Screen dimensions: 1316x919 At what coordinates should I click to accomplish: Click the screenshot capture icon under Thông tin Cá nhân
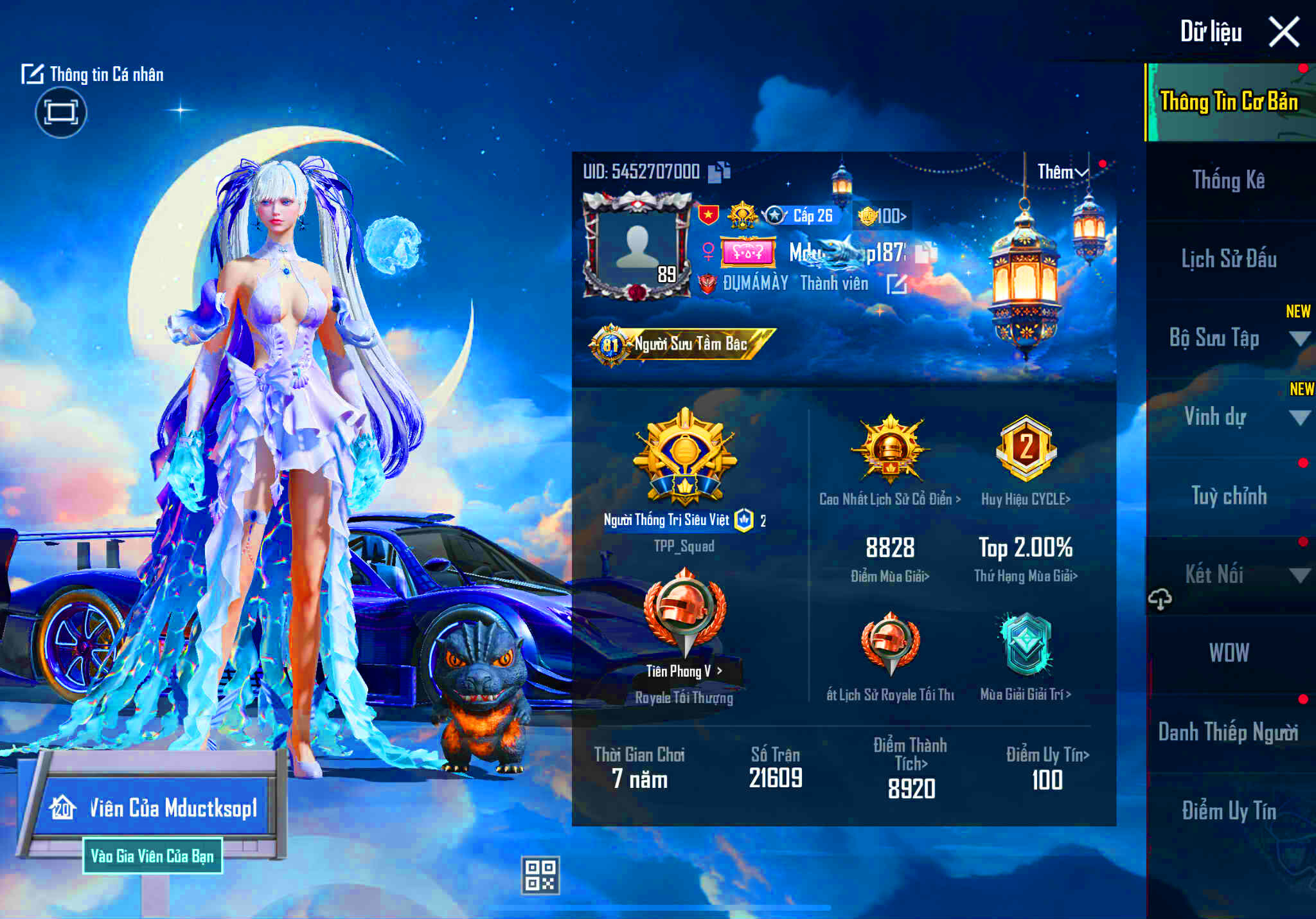[62, 112]
